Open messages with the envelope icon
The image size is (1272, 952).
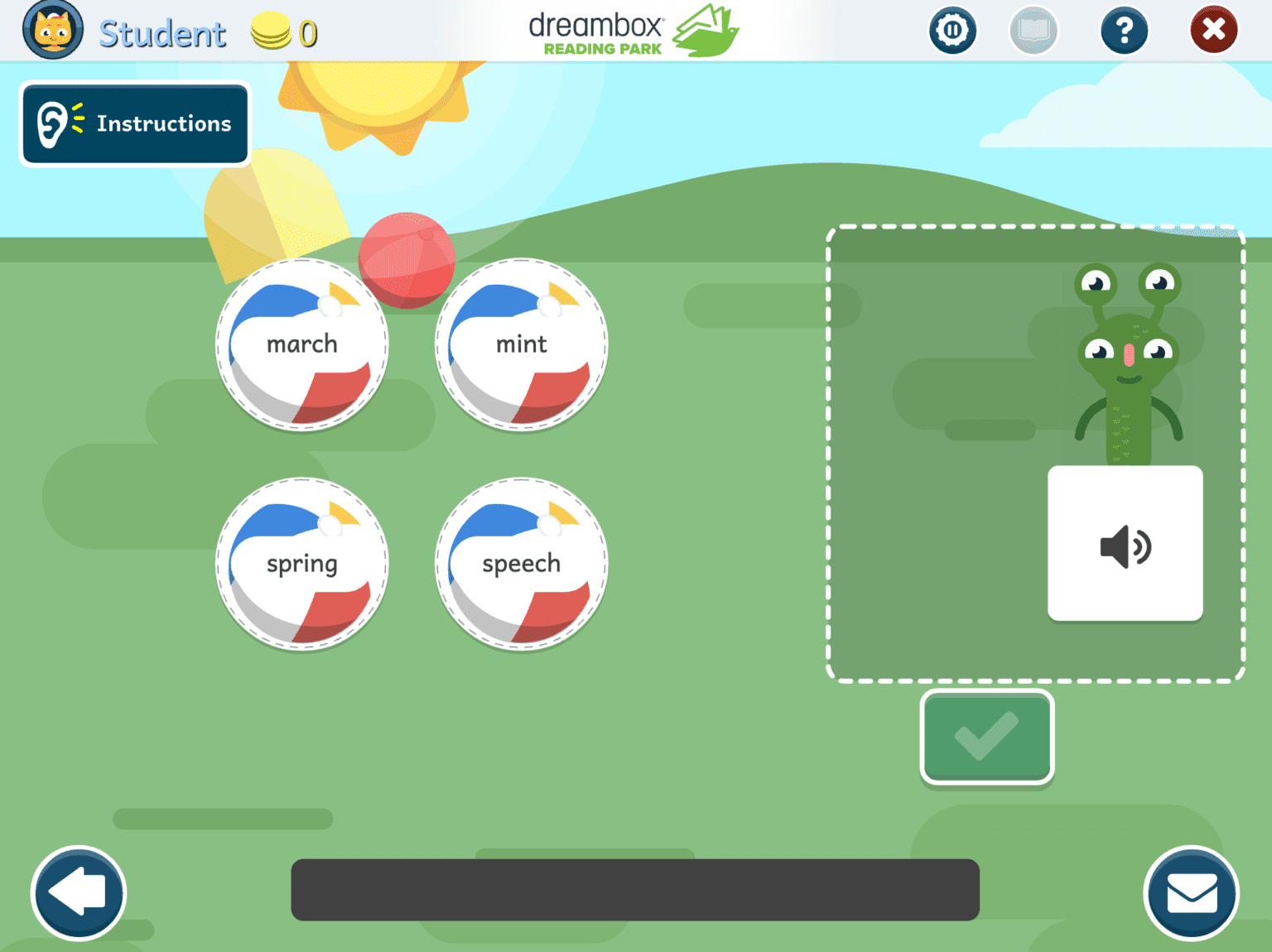pyautogui.click(x=1192, y=892)
